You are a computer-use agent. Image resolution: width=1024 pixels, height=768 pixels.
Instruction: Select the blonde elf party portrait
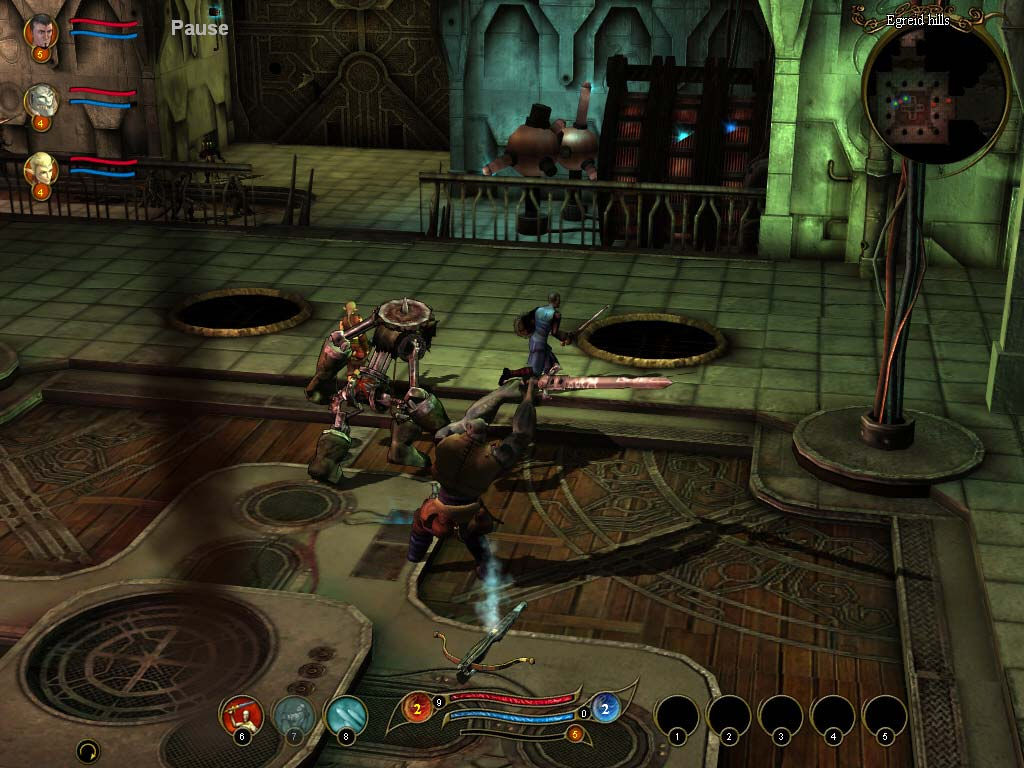point(41,168)
